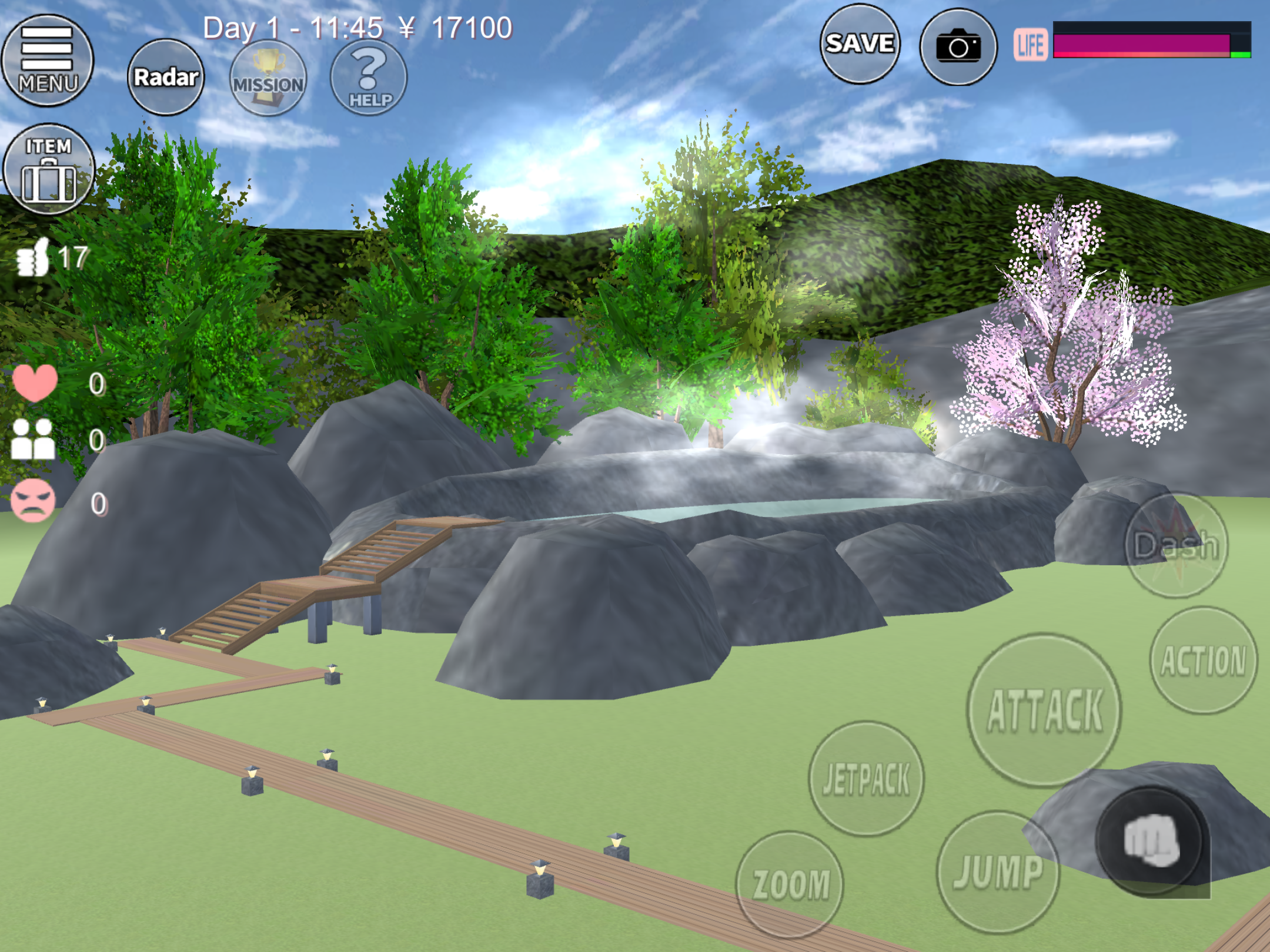1270x952 pixels.
Task: Tap the Zoom button
Action: 790,884
